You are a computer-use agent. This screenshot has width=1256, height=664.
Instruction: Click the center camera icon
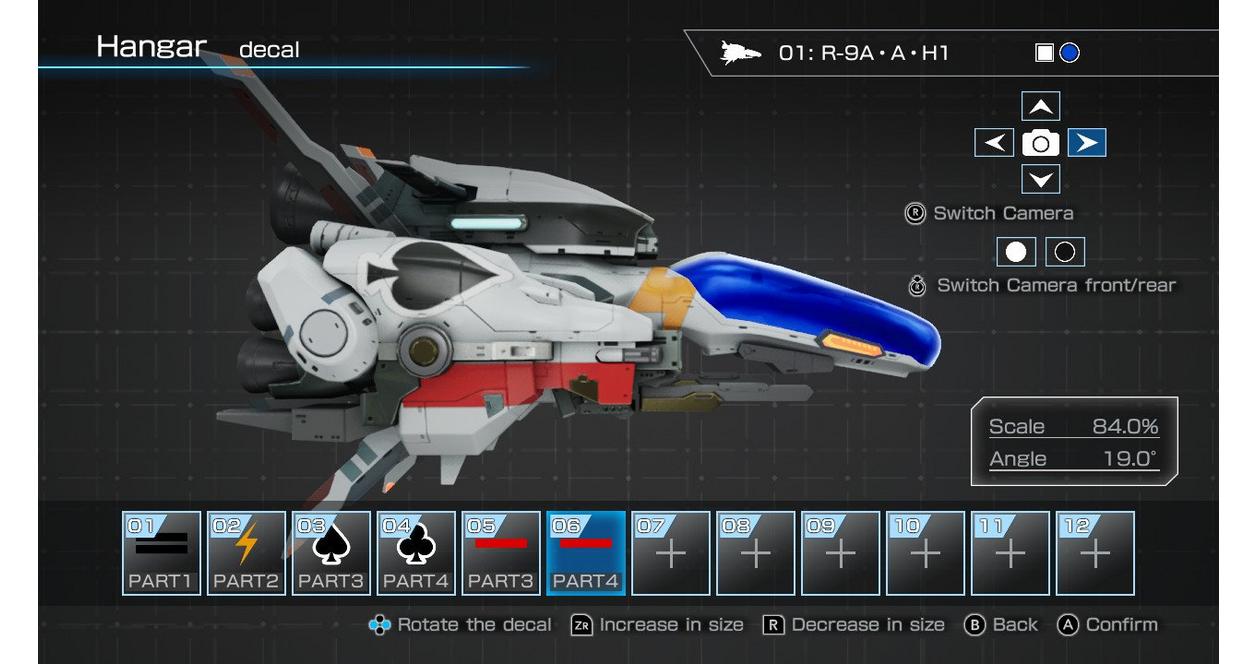[x=1041, y=143]
